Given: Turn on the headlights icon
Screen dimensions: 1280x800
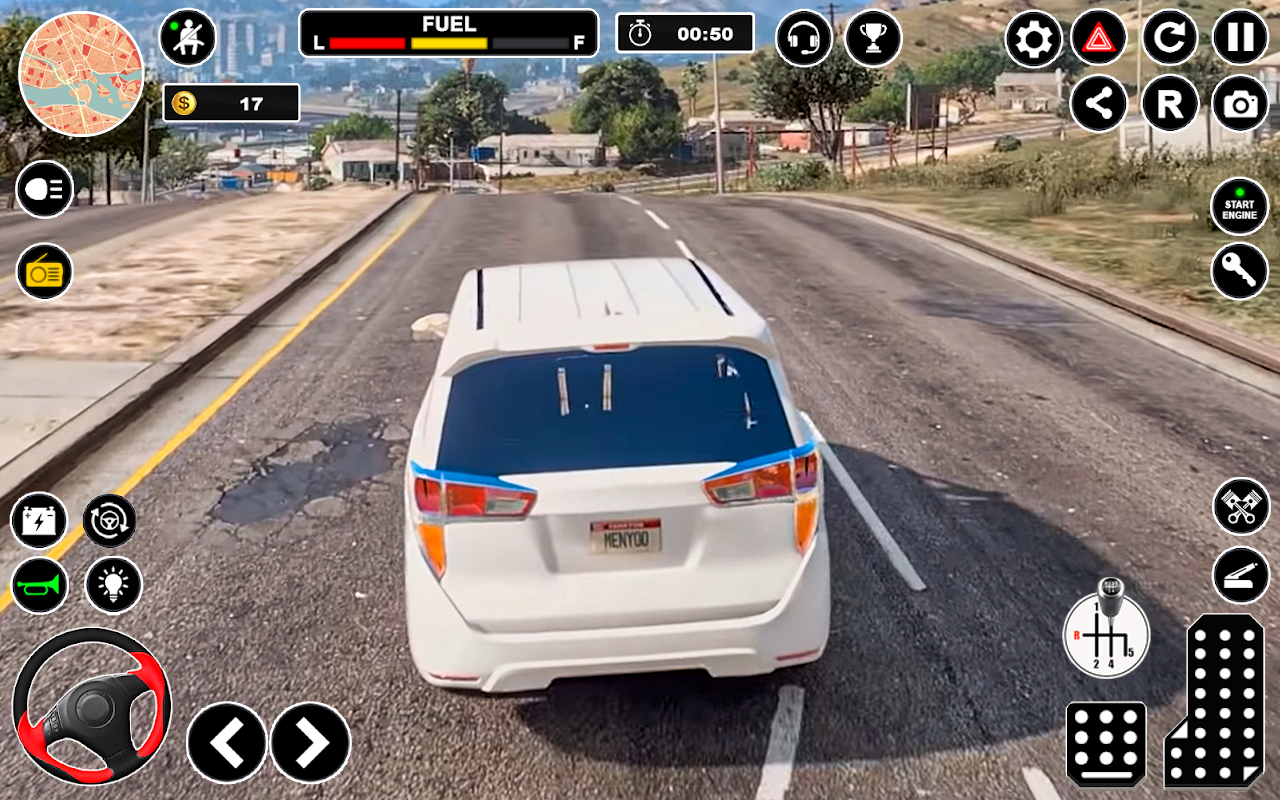Looking at the screenshot, I should tap(44, 189).
